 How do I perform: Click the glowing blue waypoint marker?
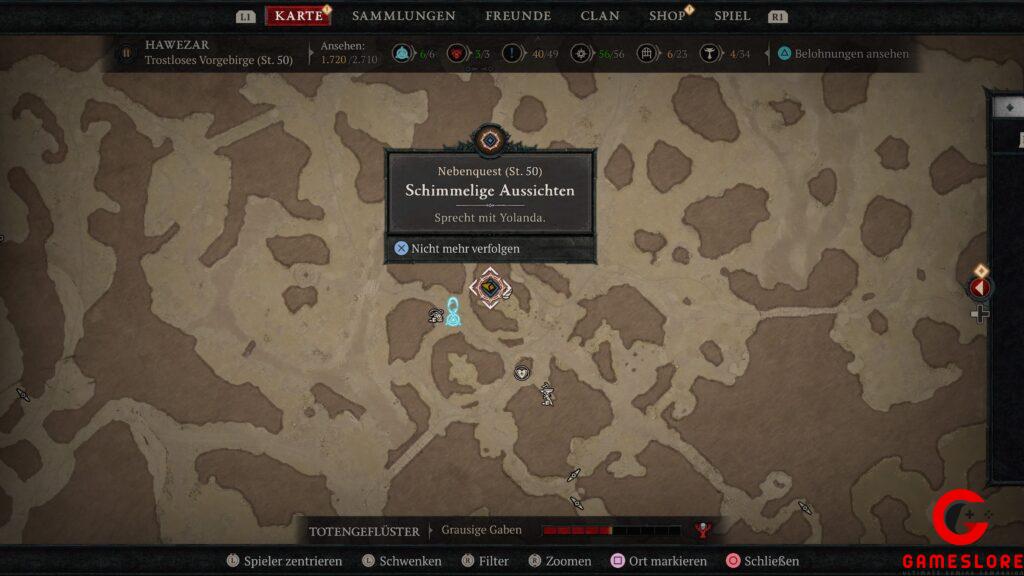tap(453, 314)
